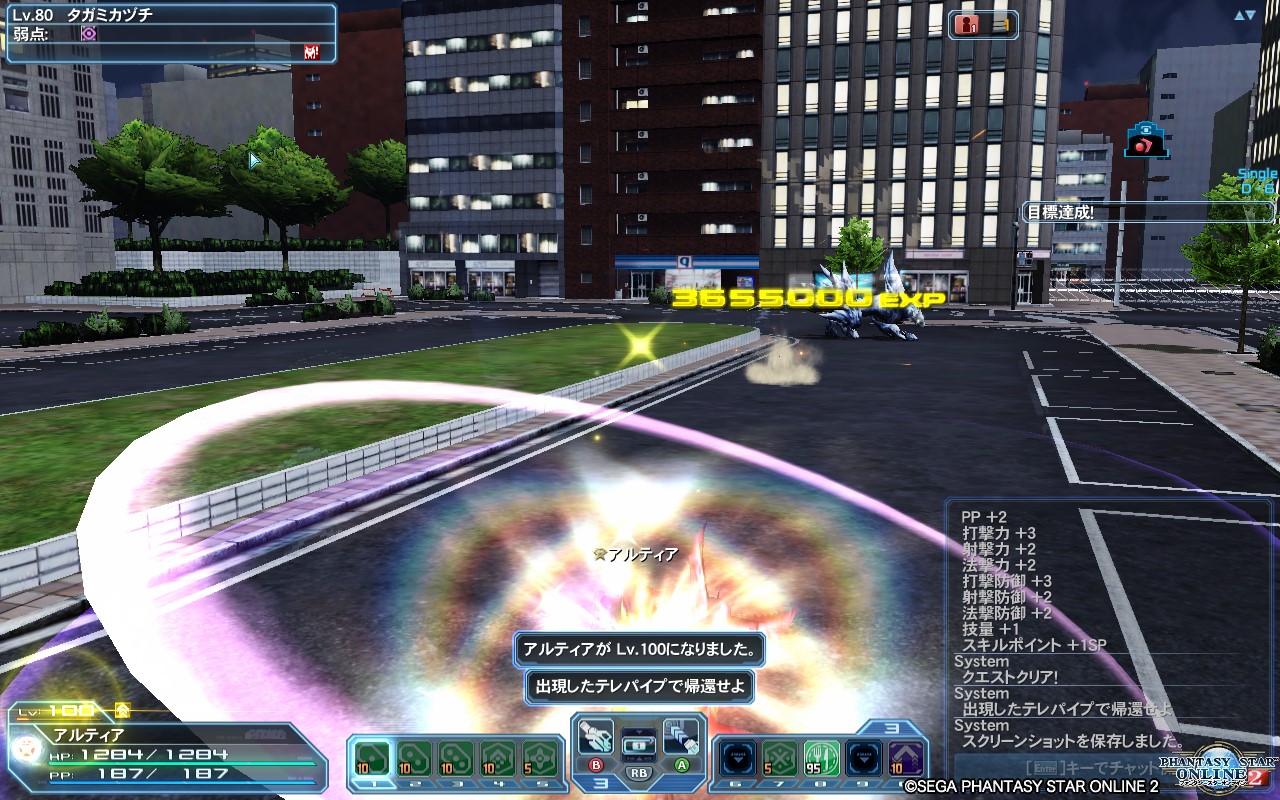Screen dimensions: 1280x800
Task: Click the down arrow chevron near top right
Action: click(x=1253, y=14)
